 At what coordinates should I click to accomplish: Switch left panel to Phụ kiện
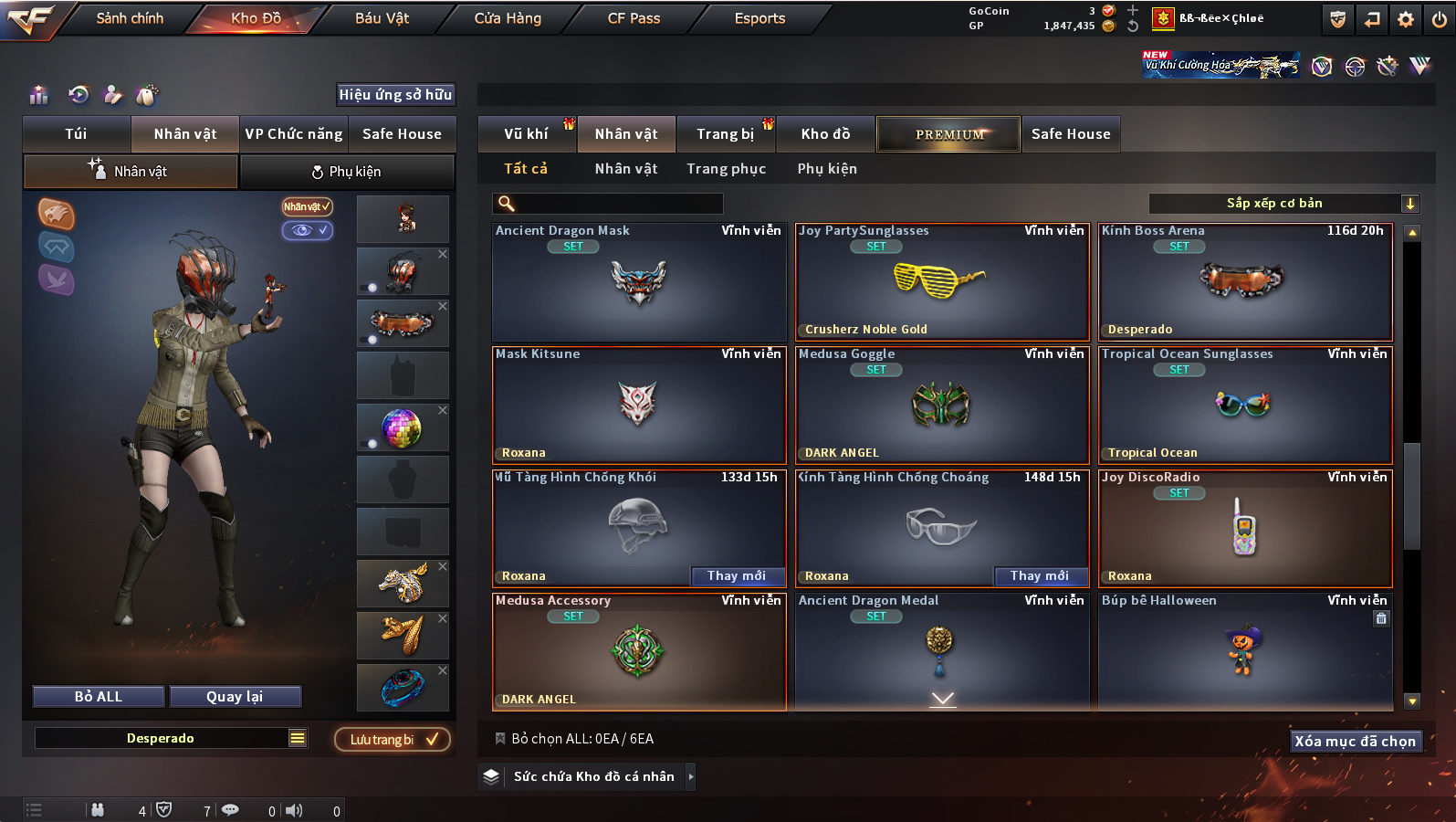[346, 172]
